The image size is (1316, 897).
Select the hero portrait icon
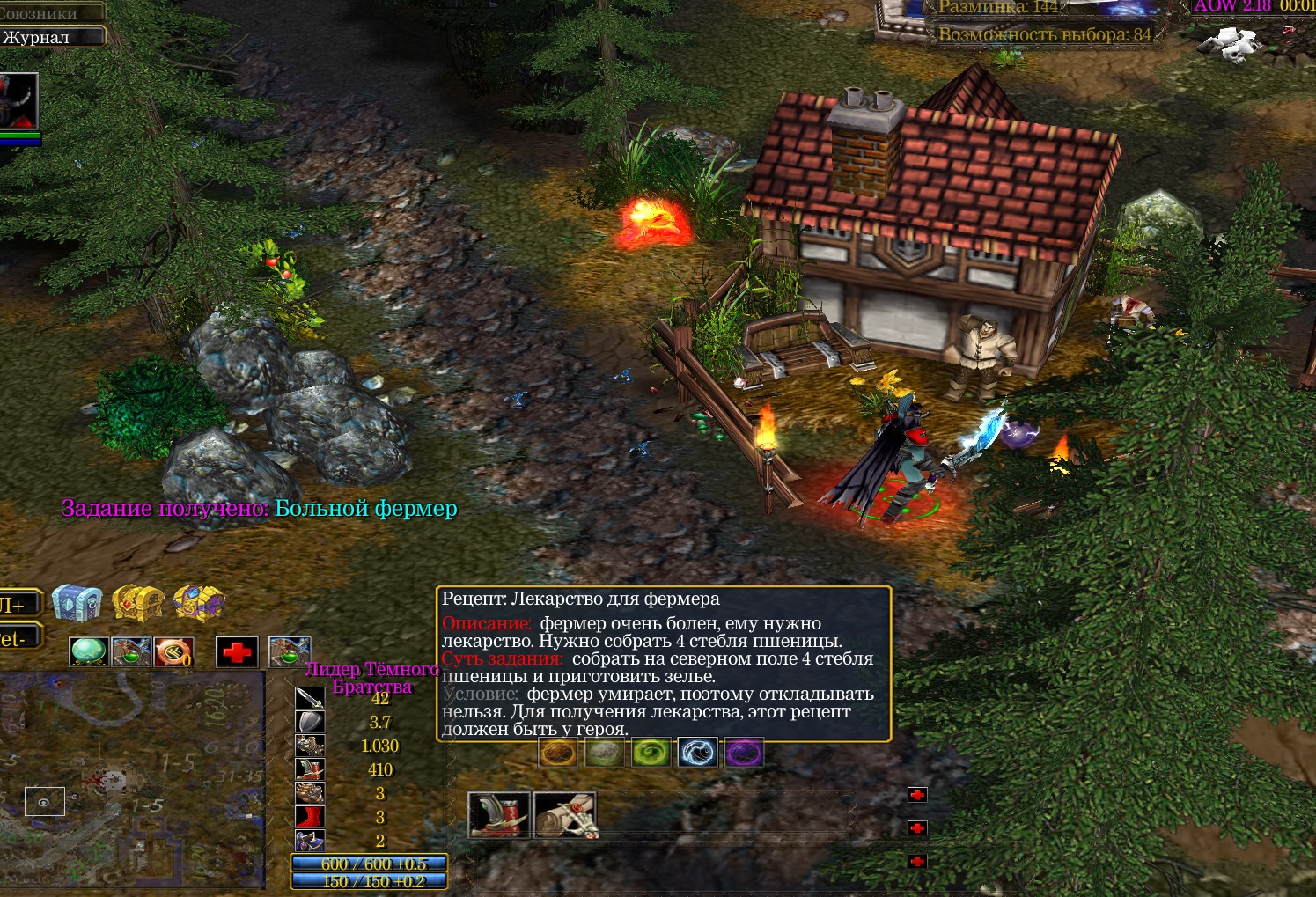tap(19, 101)
